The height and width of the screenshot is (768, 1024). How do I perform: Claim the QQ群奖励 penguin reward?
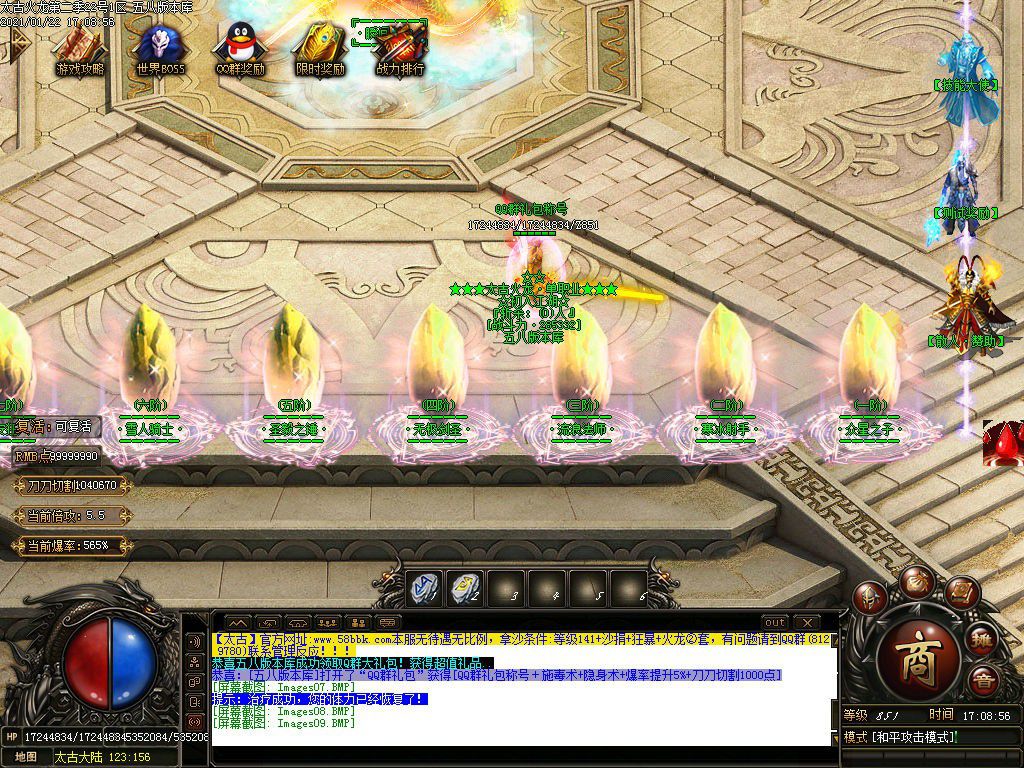(240, 46)
